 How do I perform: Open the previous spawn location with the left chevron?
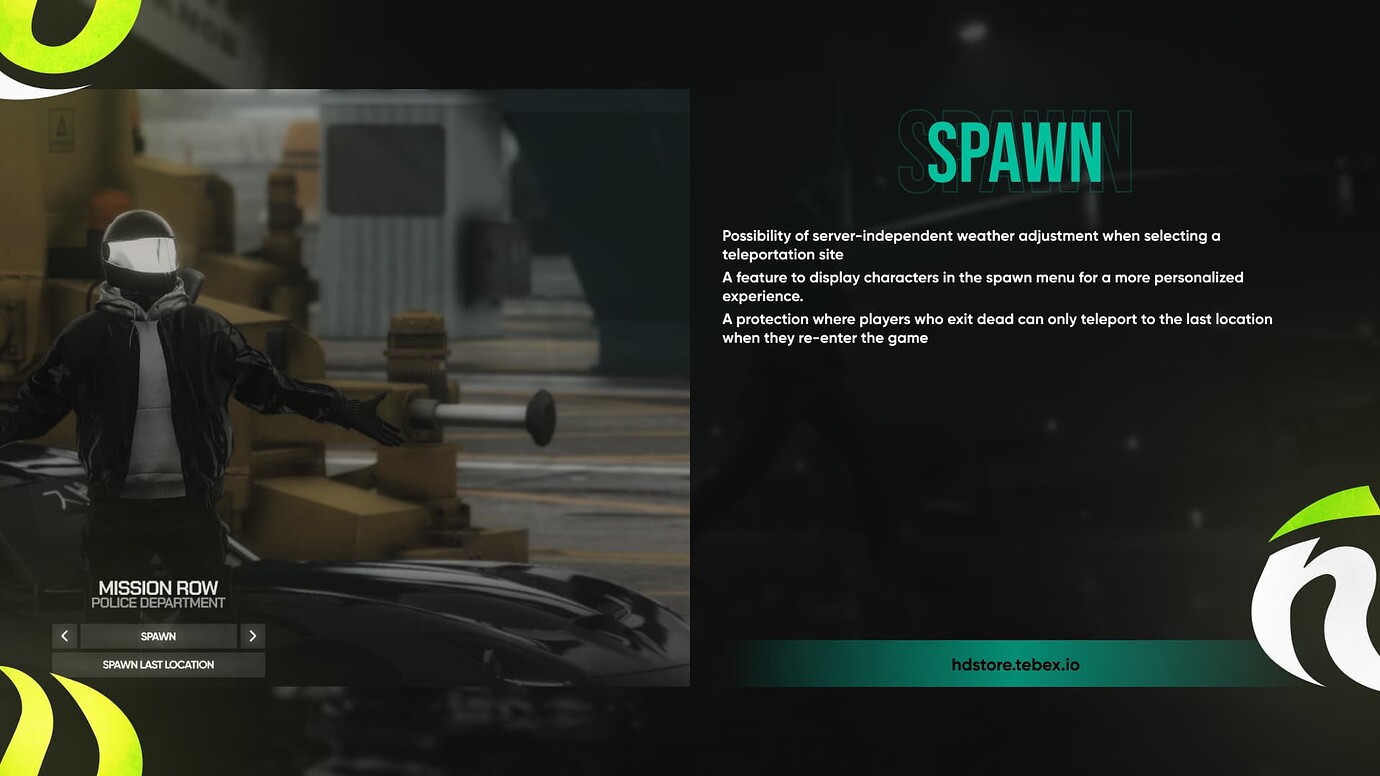coord(65,636)
